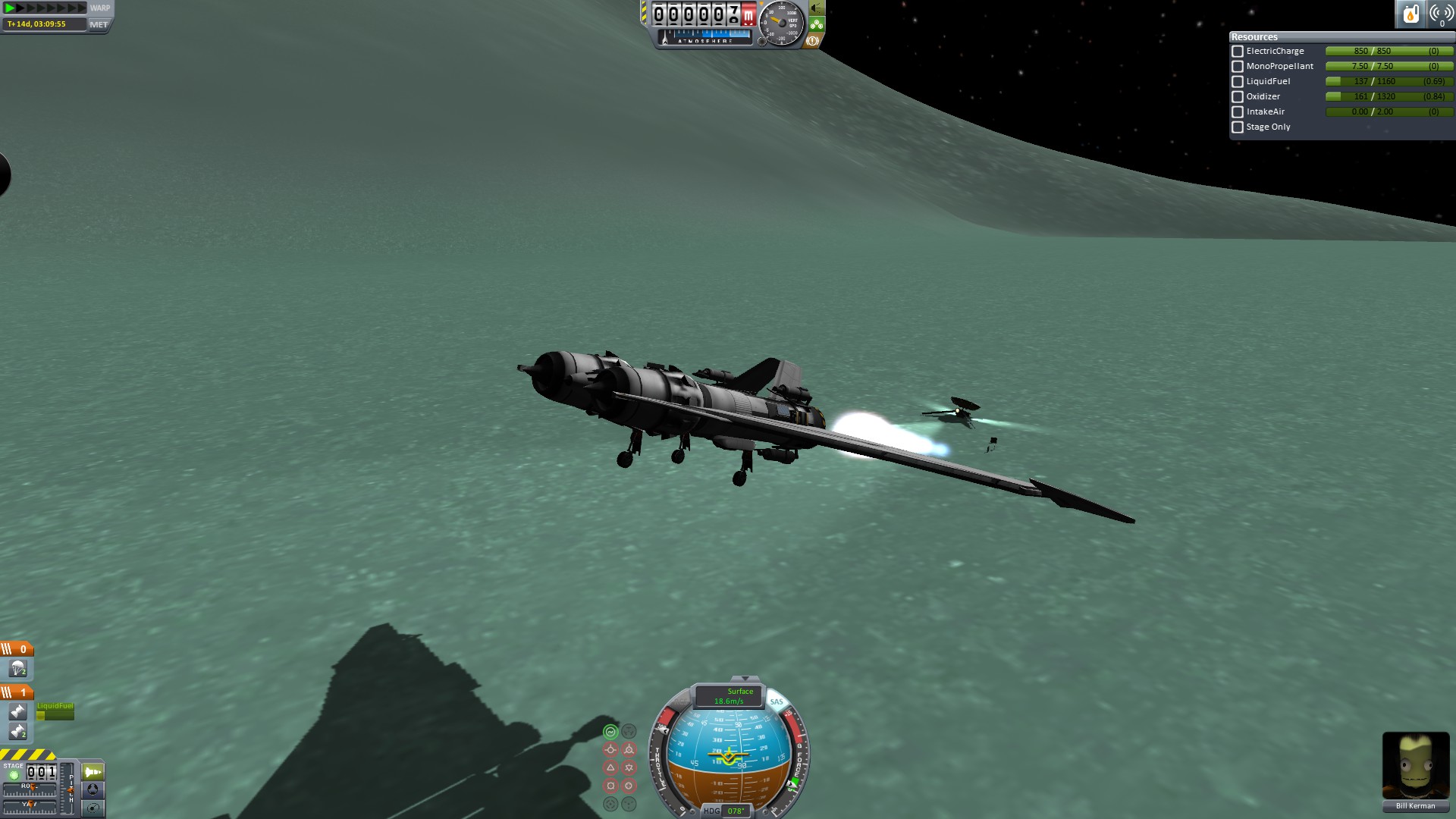Collapse the navball with the top arrow

coord(745,679)
